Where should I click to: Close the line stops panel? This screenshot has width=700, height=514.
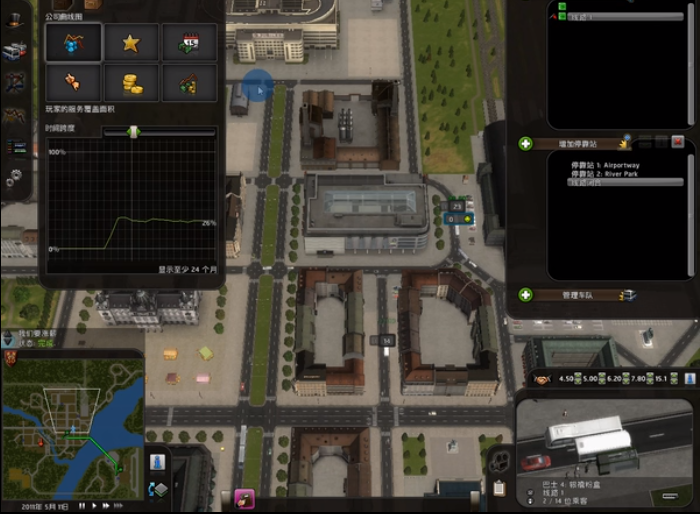[677, 143]
